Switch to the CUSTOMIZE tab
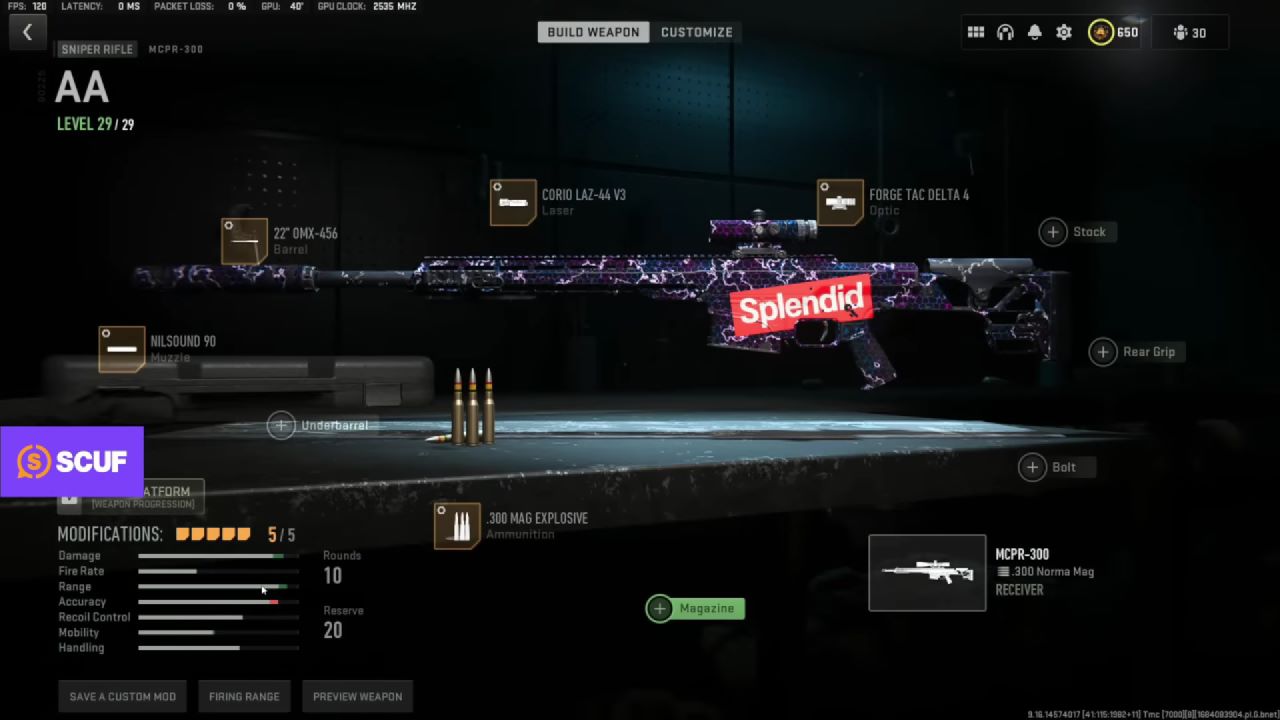Image resolution: width=1280 pixels, height=720 pixels. tap(697, 31)
